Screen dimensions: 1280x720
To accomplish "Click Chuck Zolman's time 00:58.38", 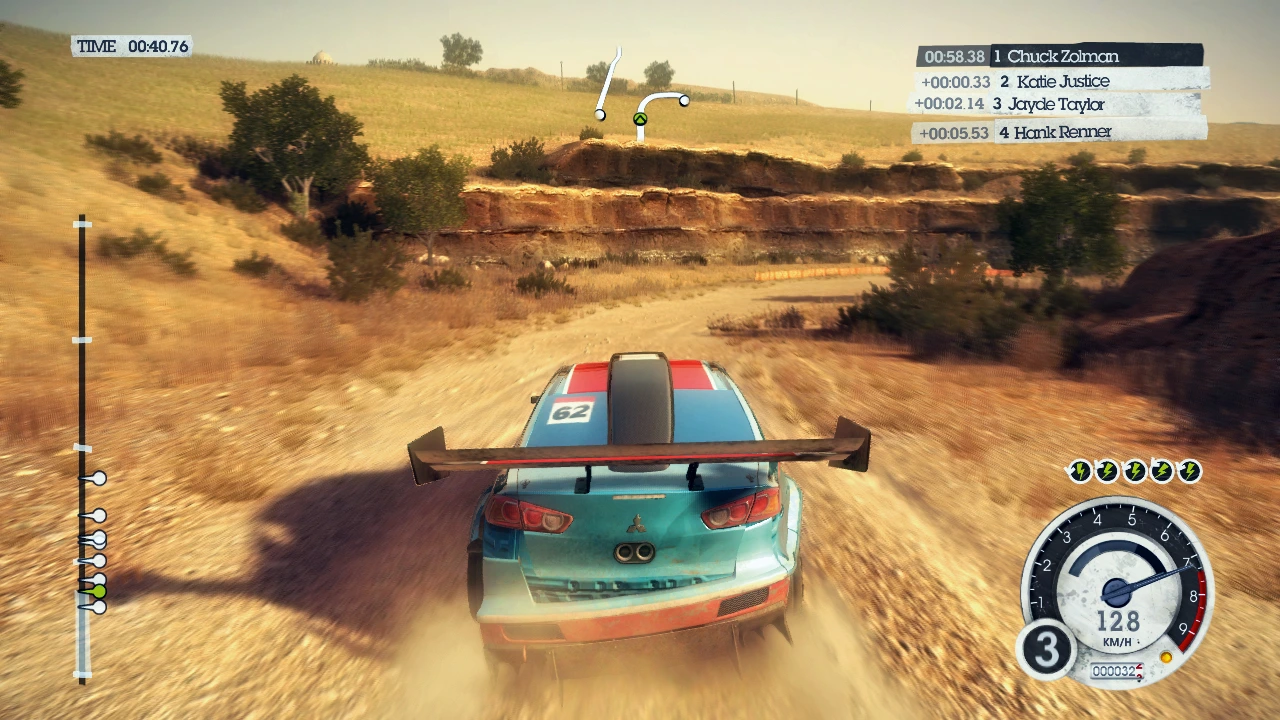I will click(954, 56).
